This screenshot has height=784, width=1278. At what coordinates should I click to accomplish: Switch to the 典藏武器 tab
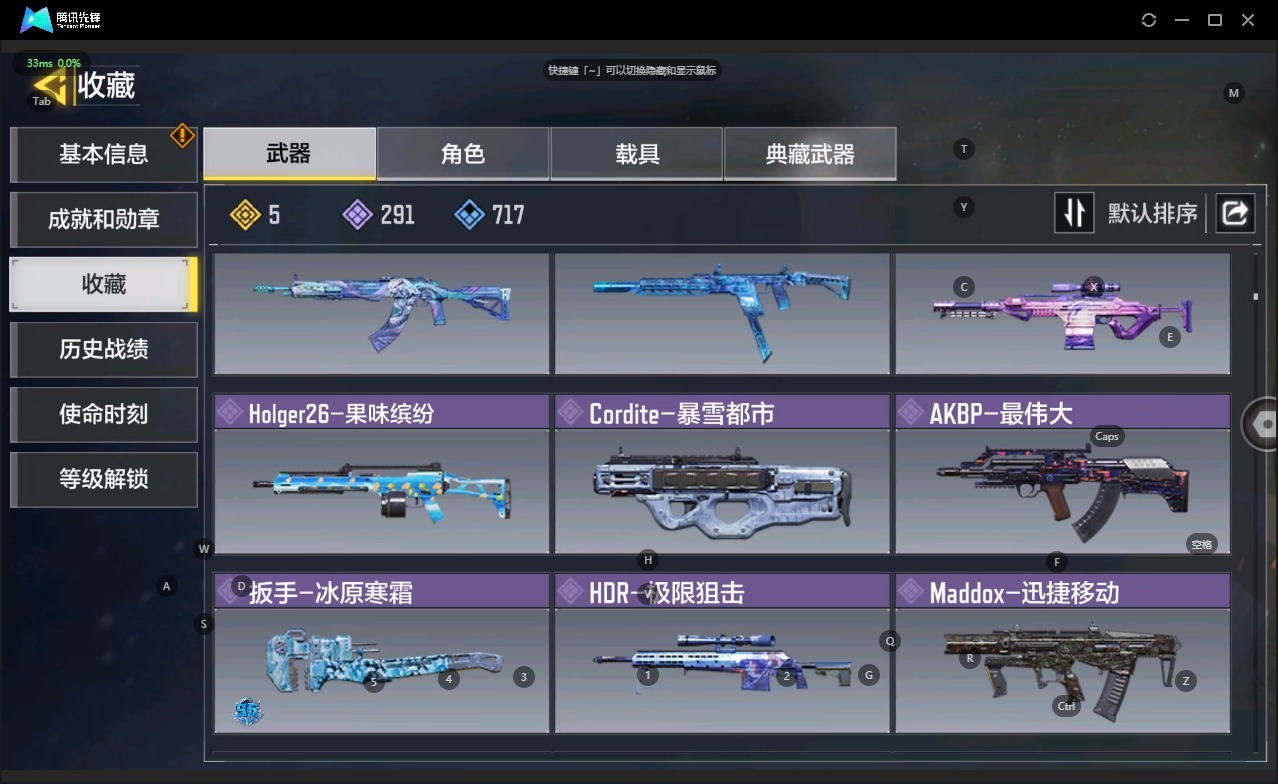click(810, 153)
